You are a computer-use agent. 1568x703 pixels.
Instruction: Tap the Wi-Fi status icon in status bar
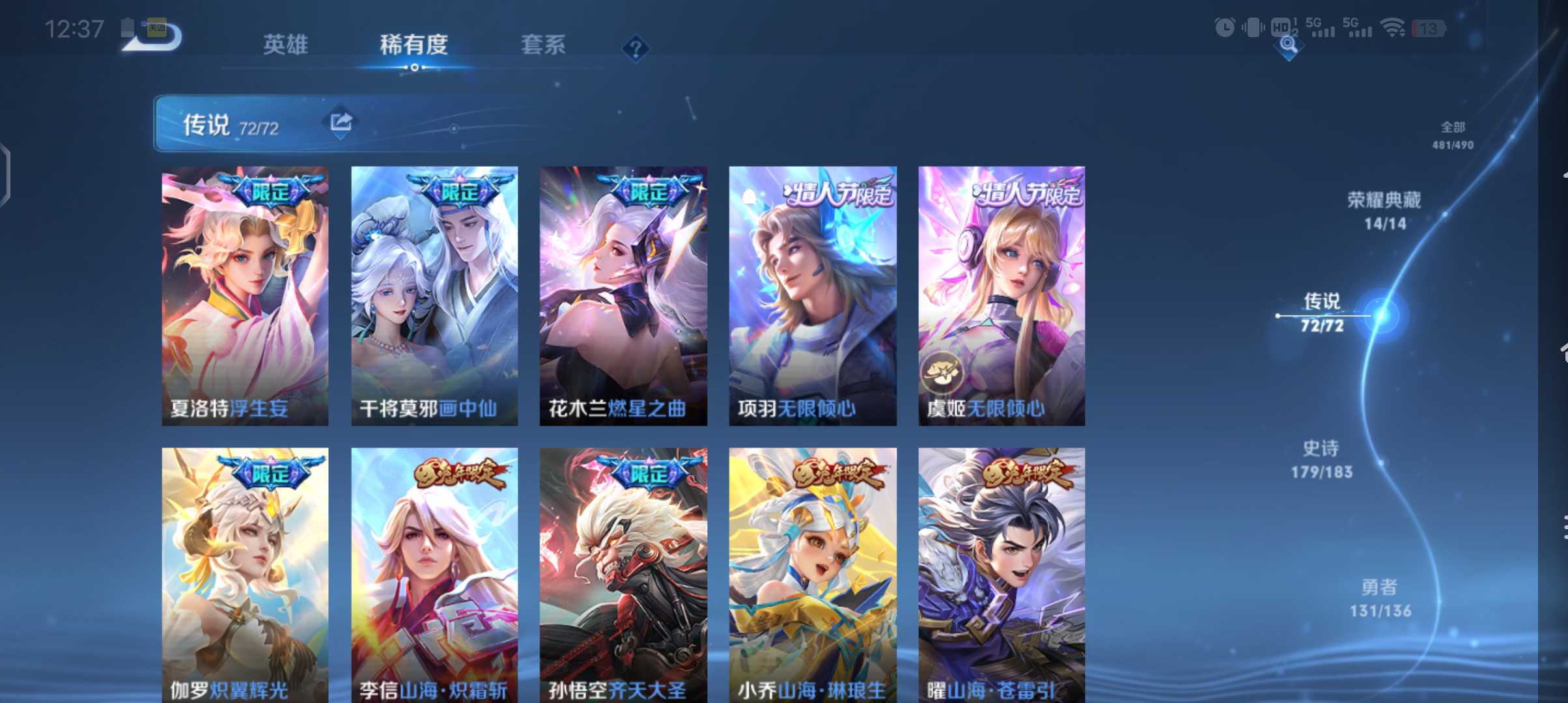pos(1391,27)
